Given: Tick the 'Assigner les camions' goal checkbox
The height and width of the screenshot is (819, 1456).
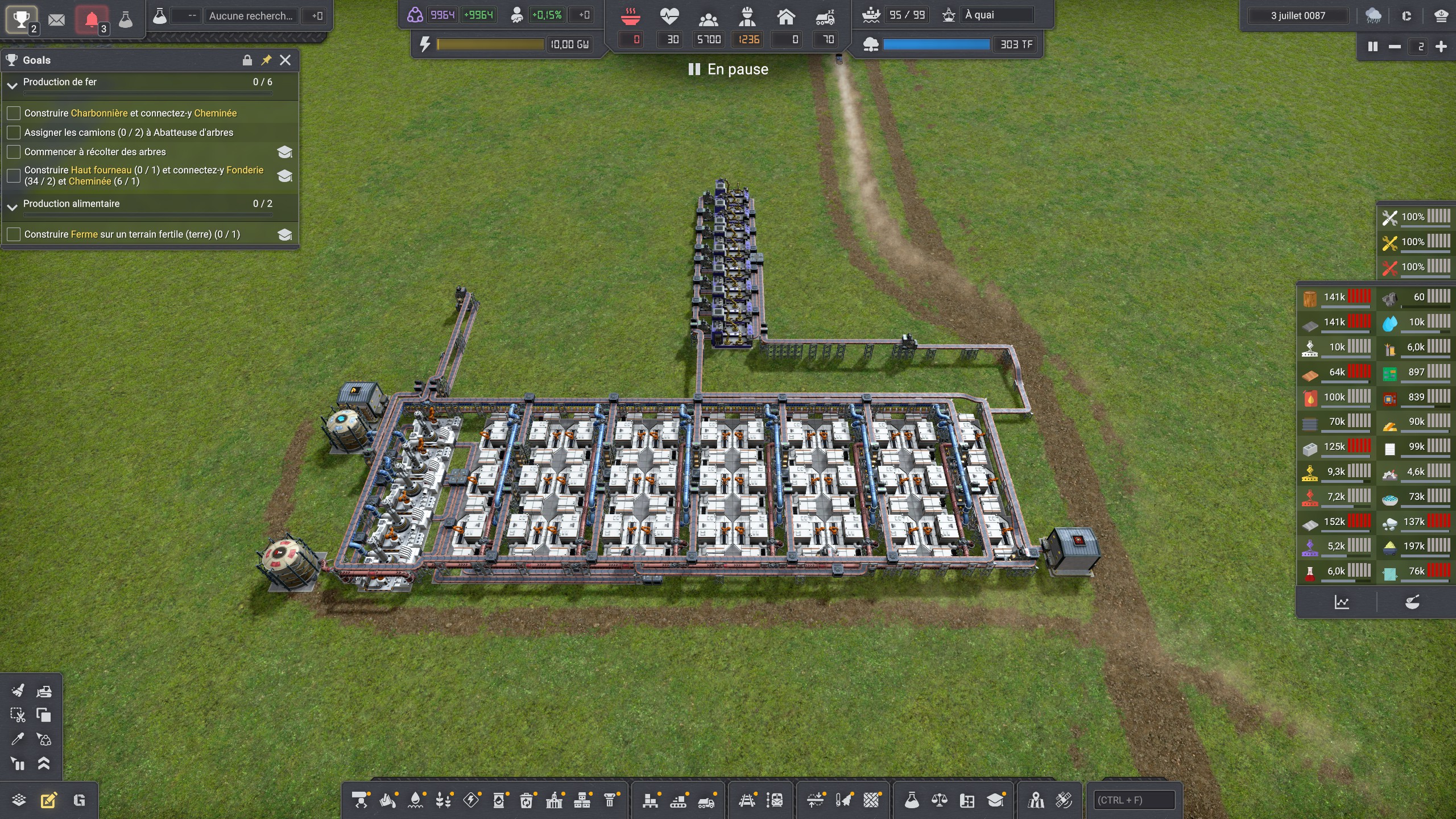Looking at the screenshot, I should tap(13, 132).
